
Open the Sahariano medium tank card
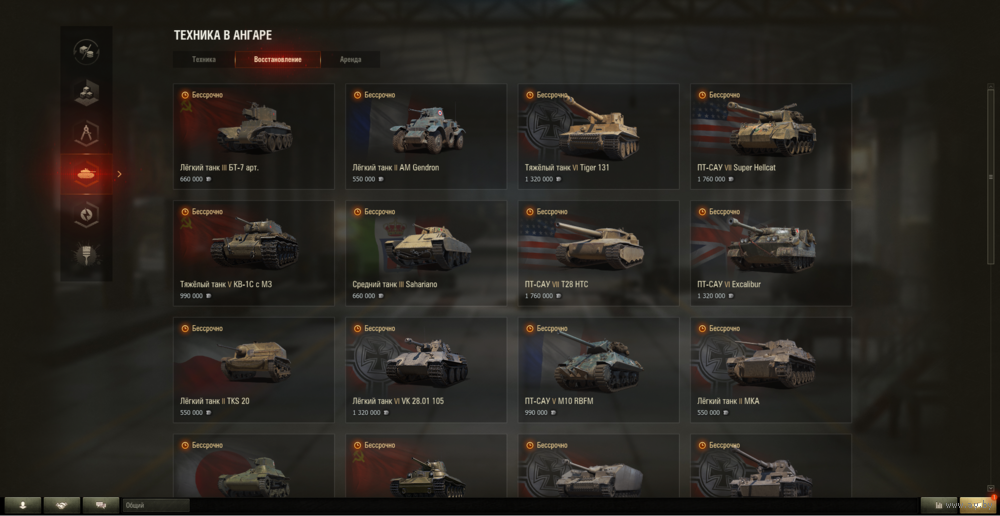(x=426, y=253)
